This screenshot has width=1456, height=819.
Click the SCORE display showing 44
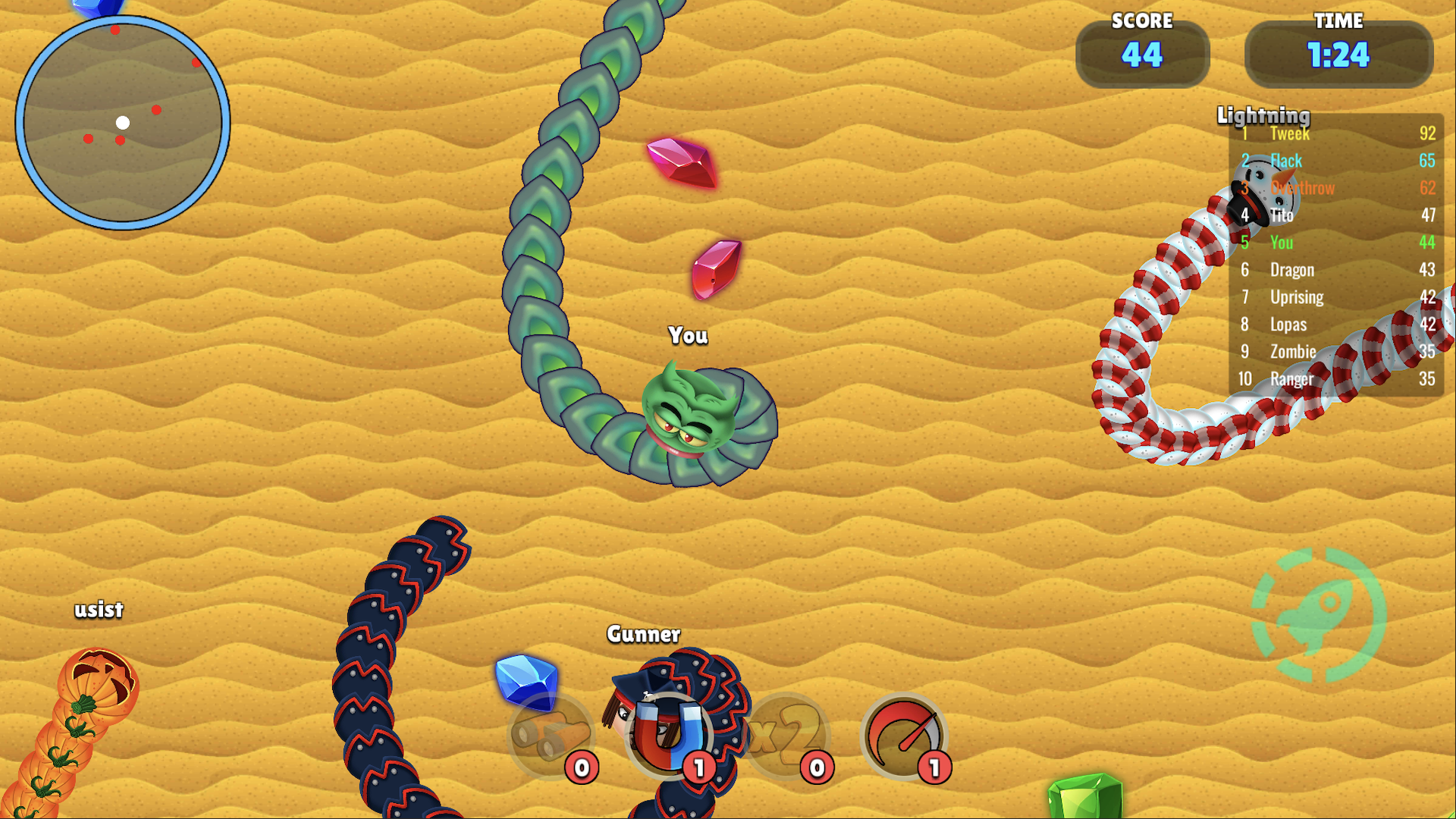point(1141,55)
